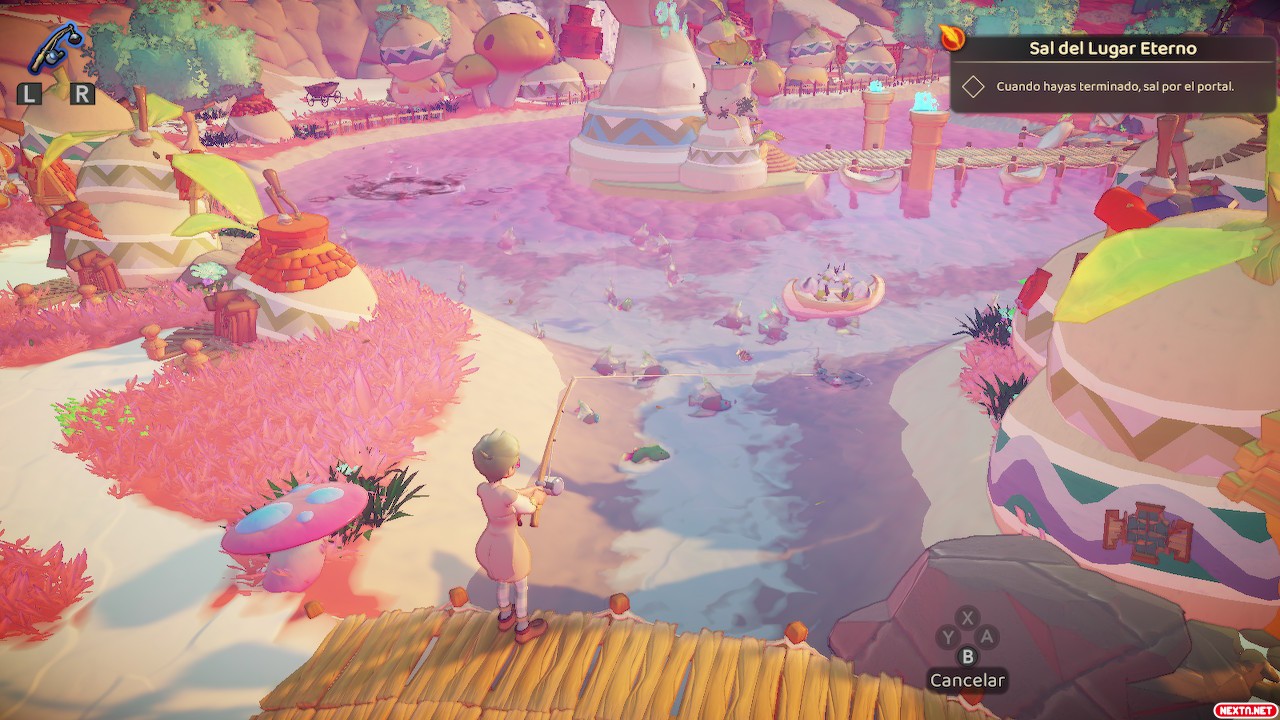Select the fishing rod tool icon

pyautogui.click(x=56, y=48)
